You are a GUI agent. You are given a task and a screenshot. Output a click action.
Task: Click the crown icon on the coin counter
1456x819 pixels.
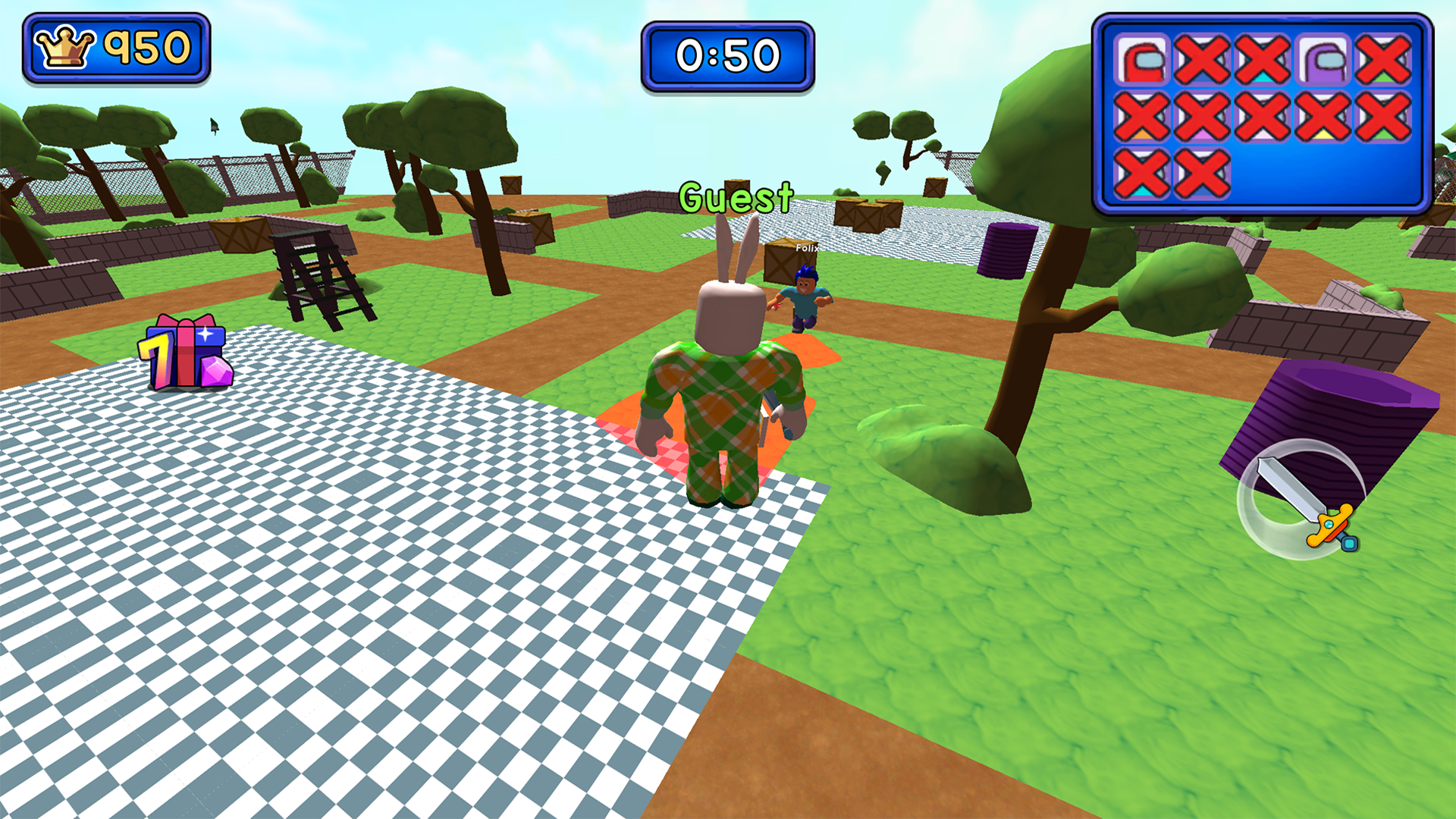[66, 45]
